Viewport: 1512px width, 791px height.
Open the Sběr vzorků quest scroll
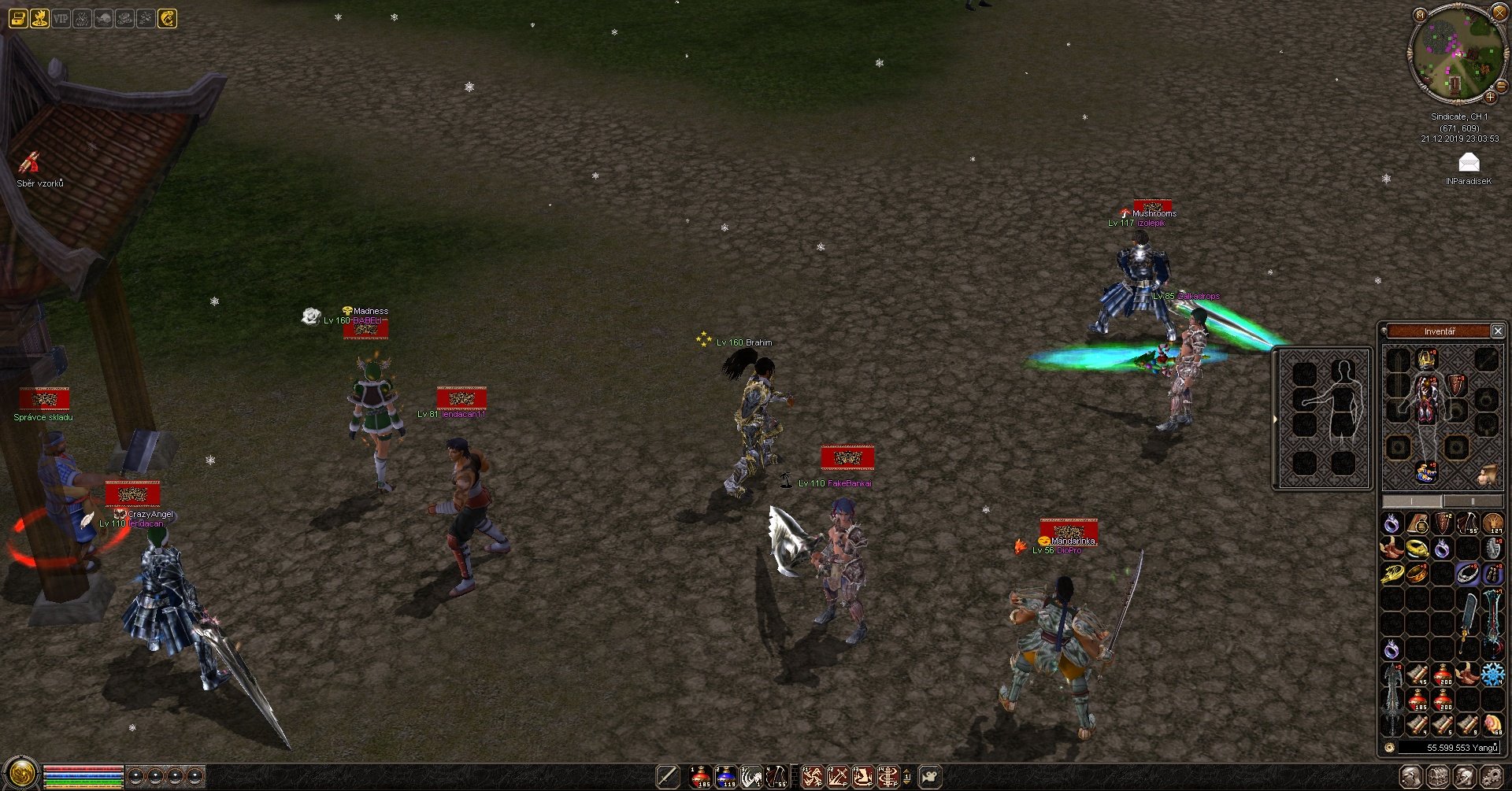click(x=30, y=164)
